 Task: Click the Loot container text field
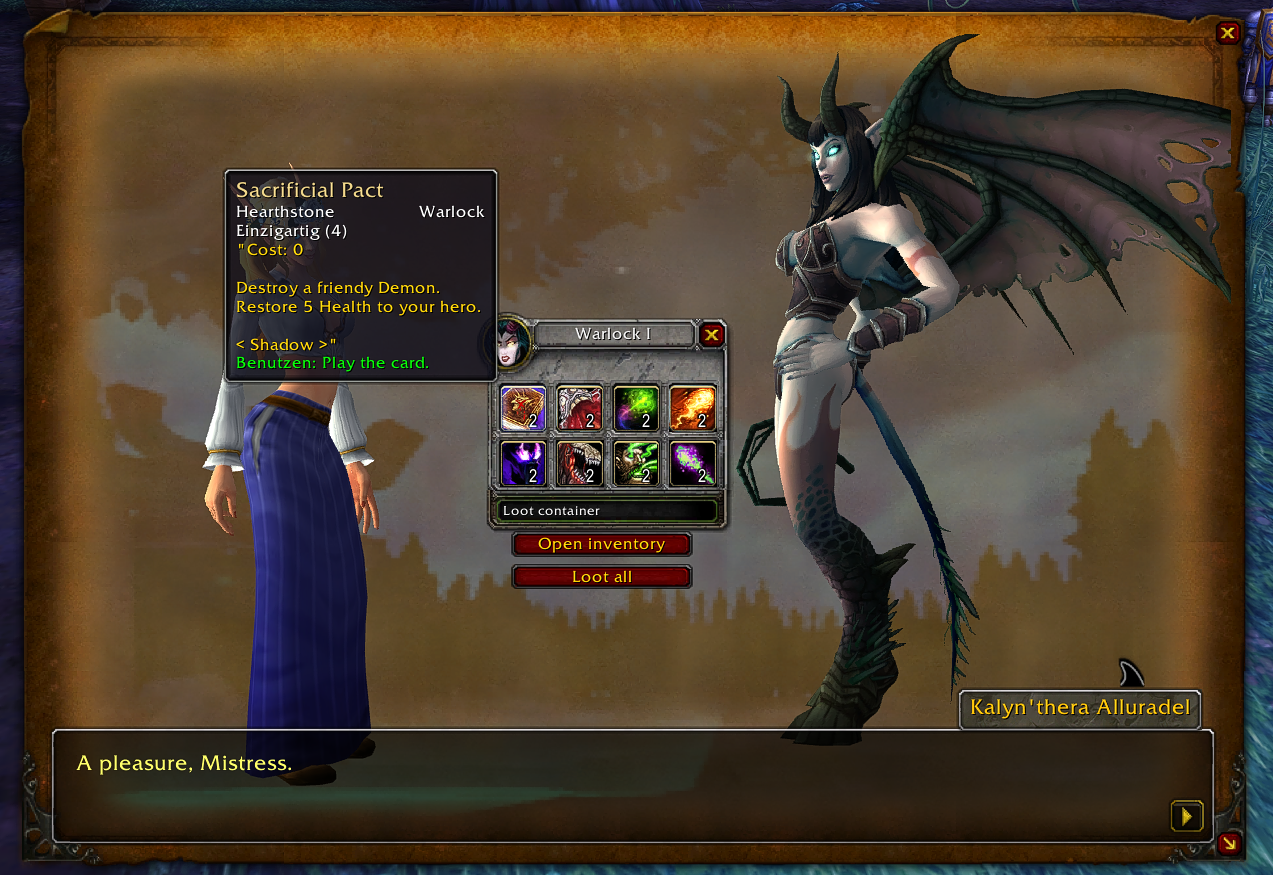pyautogui.click(x=607, y=511)
